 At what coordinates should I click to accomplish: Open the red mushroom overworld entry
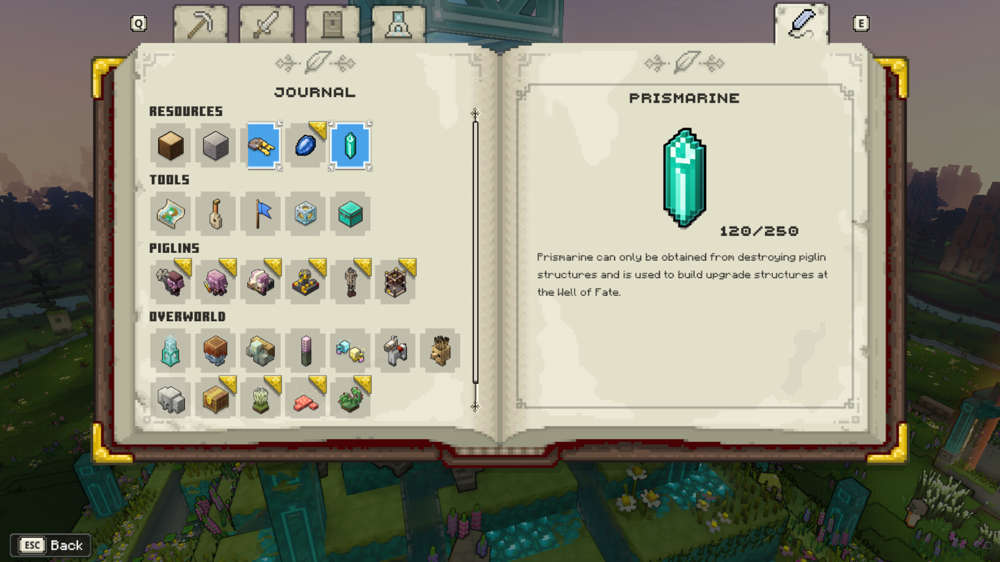pyautogui.click(x=305, y=398)
